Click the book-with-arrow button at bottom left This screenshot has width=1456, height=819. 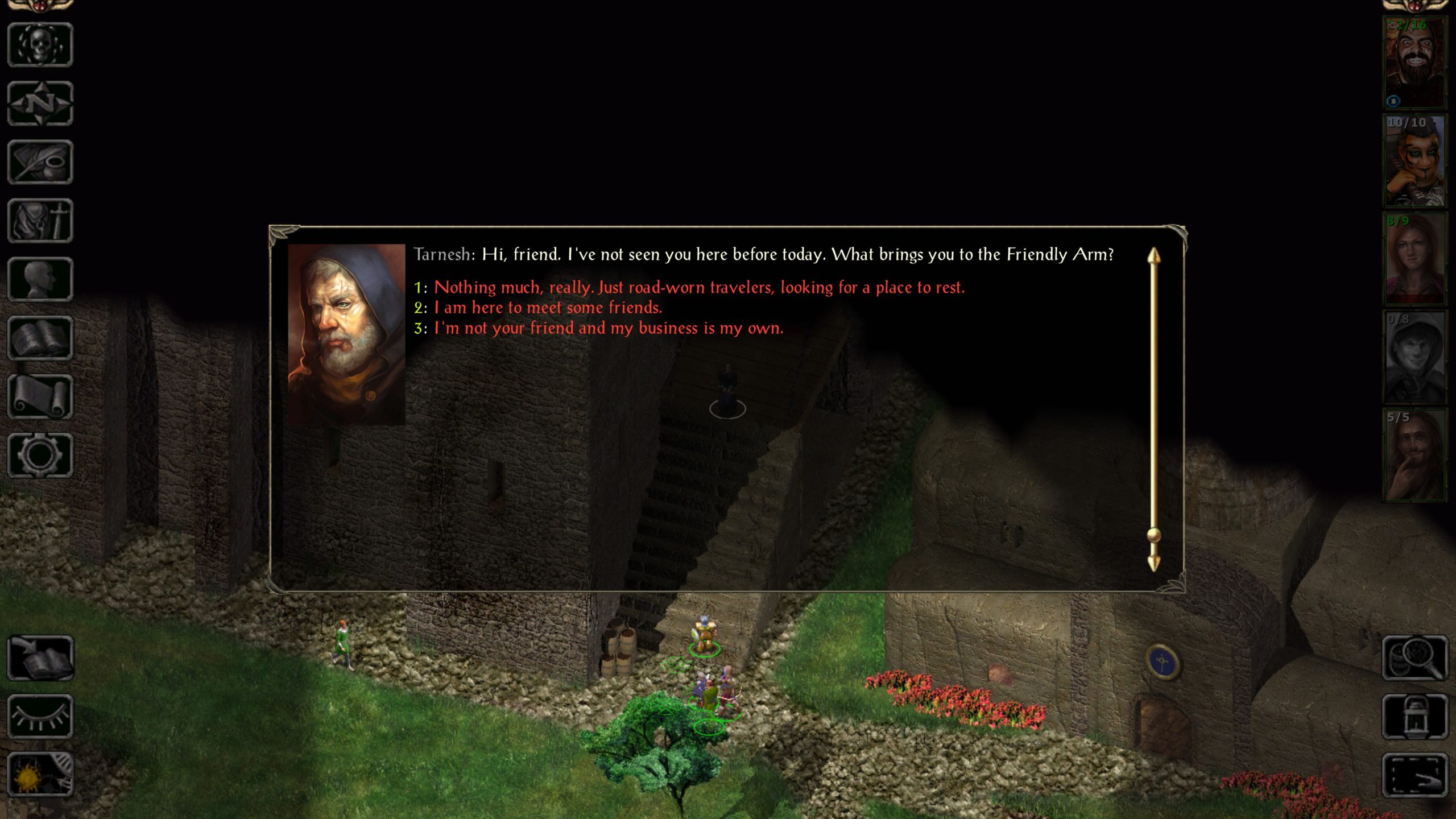pyautogui.click(x=40, y=658)
